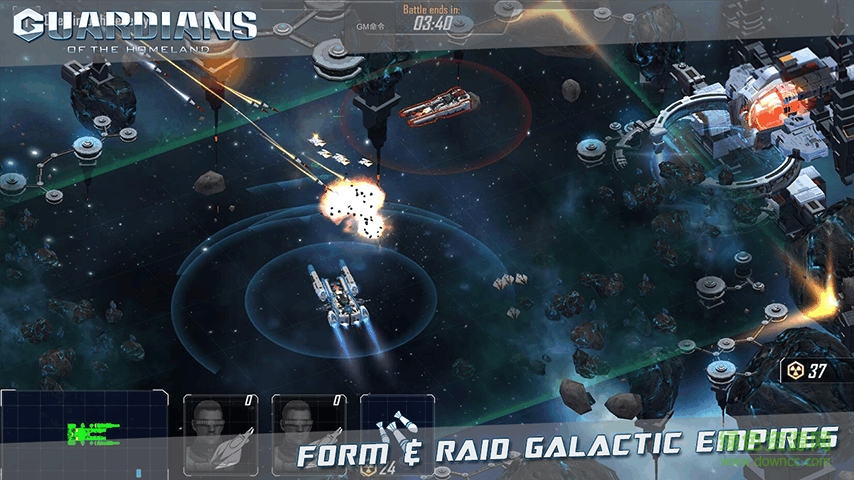Open the green ship radar panel
Viewport: 854px width, 480px height.
click(86, 433)
